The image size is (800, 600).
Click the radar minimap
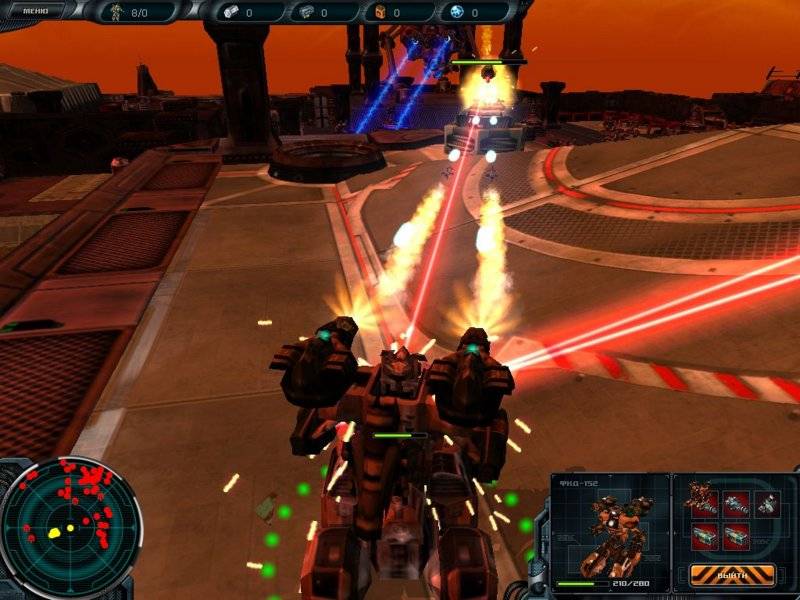(68, 527)
